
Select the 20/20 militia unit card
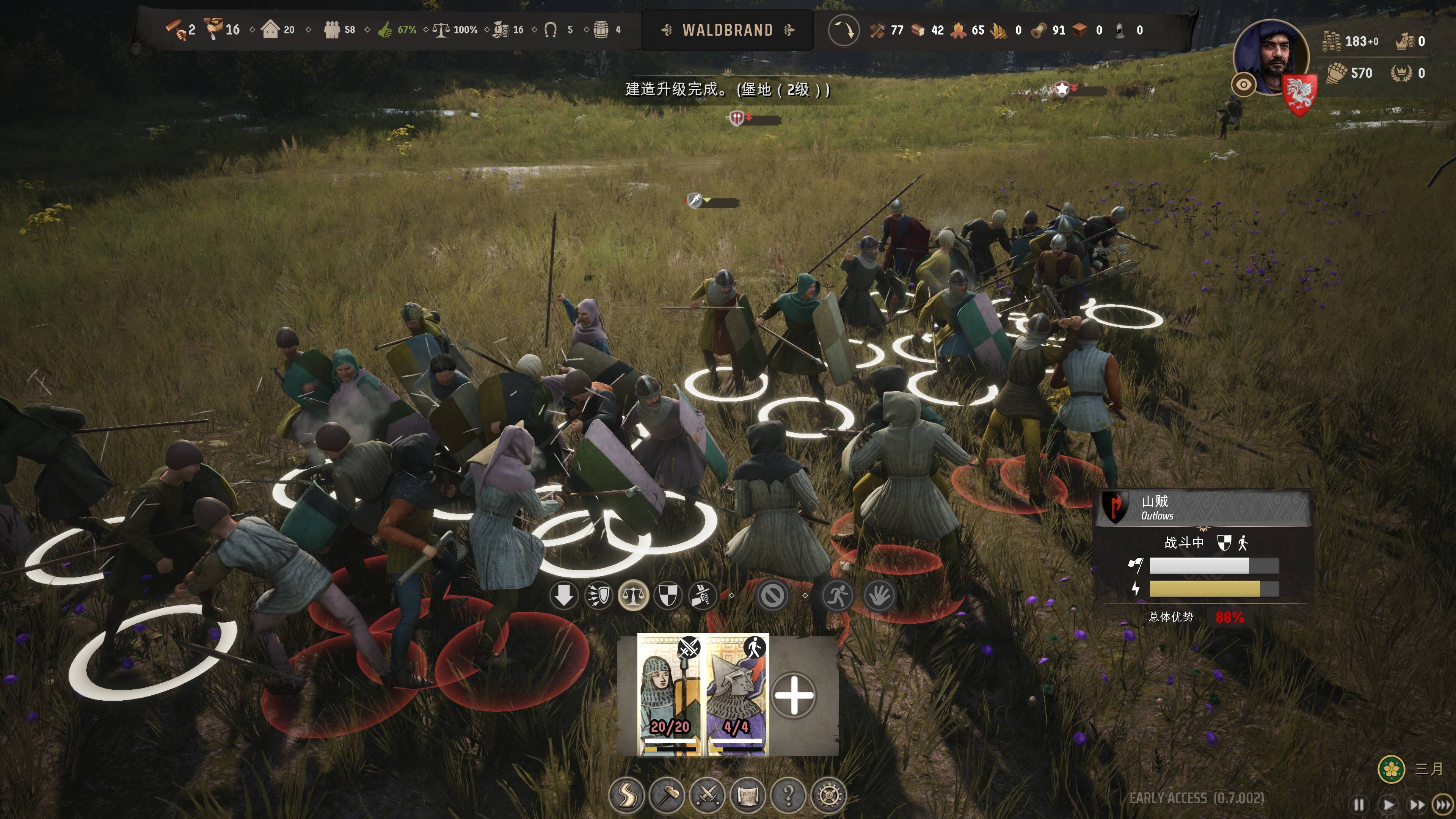coord(669,695)
